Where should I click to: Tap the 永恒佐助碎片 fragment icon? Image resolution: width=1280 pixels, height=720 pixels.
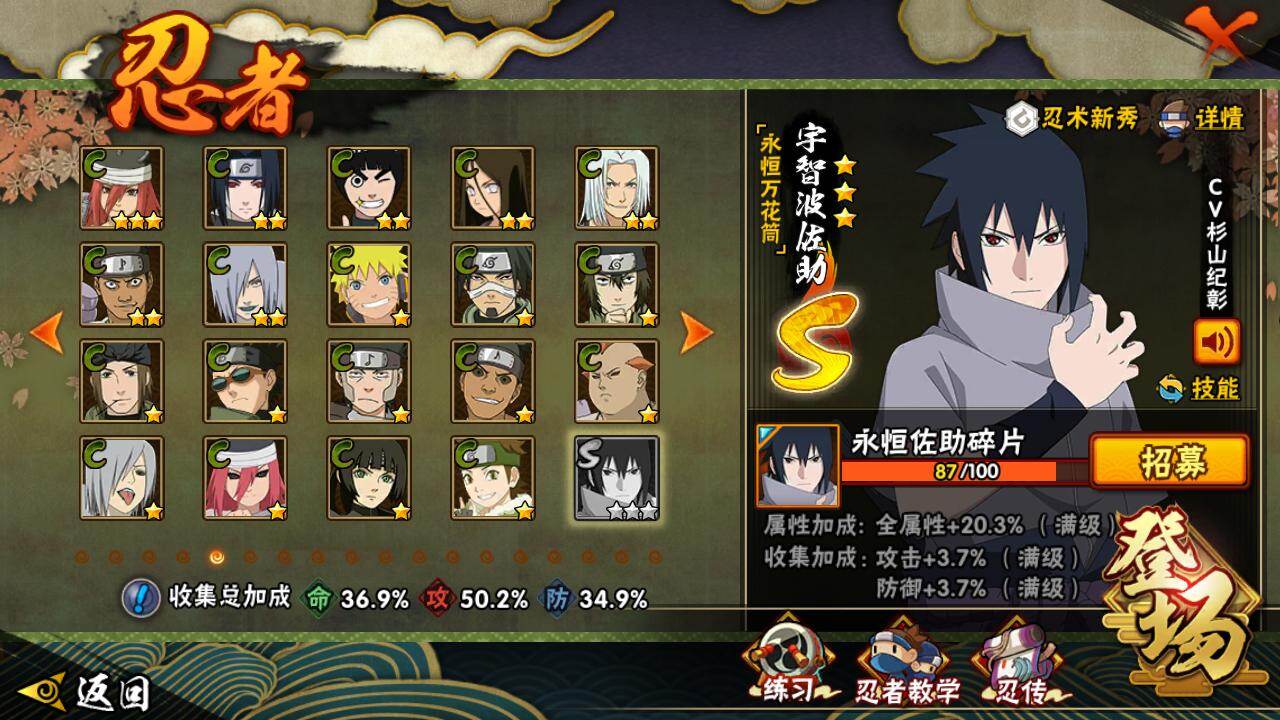tap(797, 466)
